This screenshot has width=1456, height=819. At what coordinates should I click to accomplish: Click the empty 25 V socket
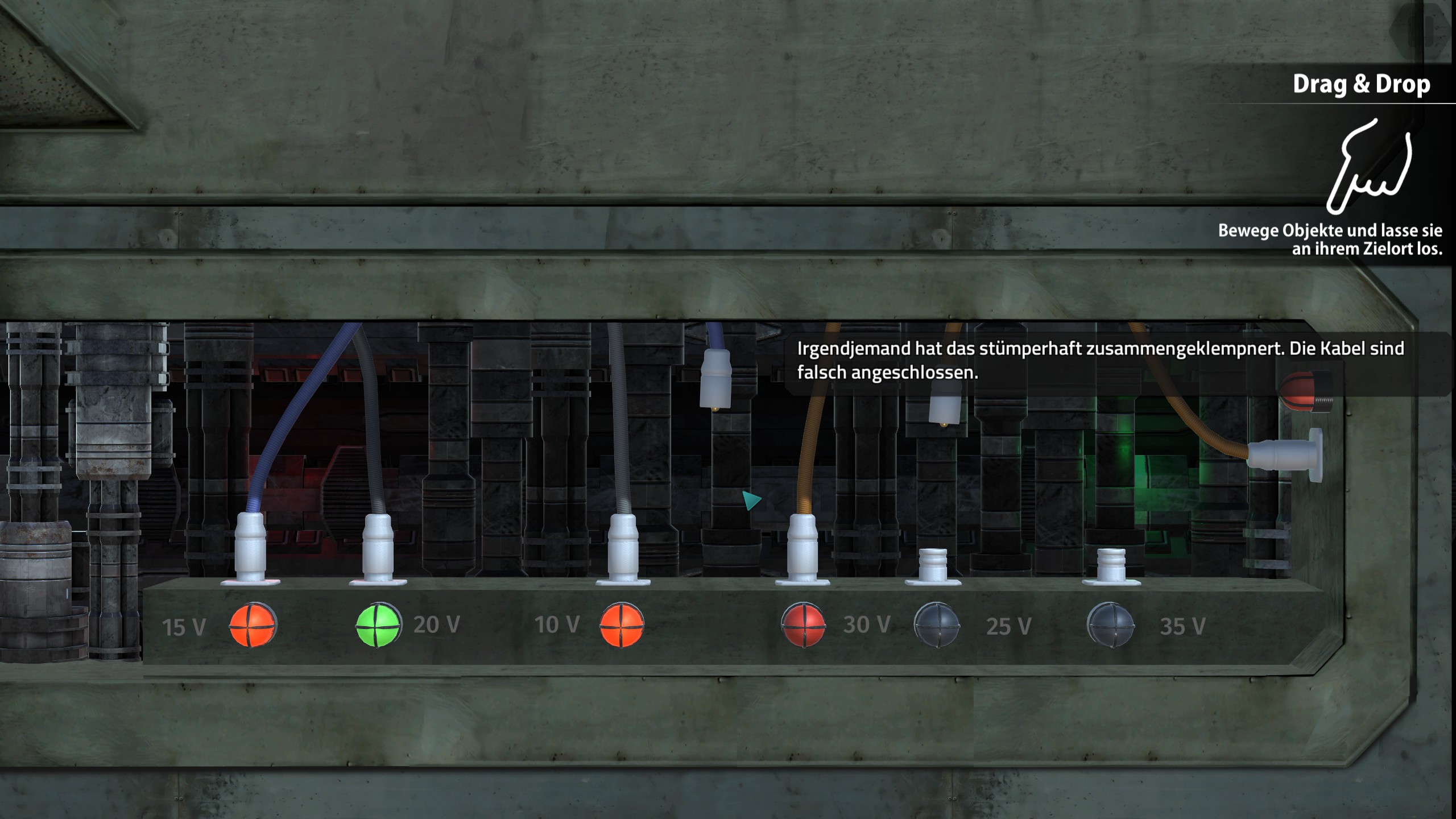click(933, 566)
